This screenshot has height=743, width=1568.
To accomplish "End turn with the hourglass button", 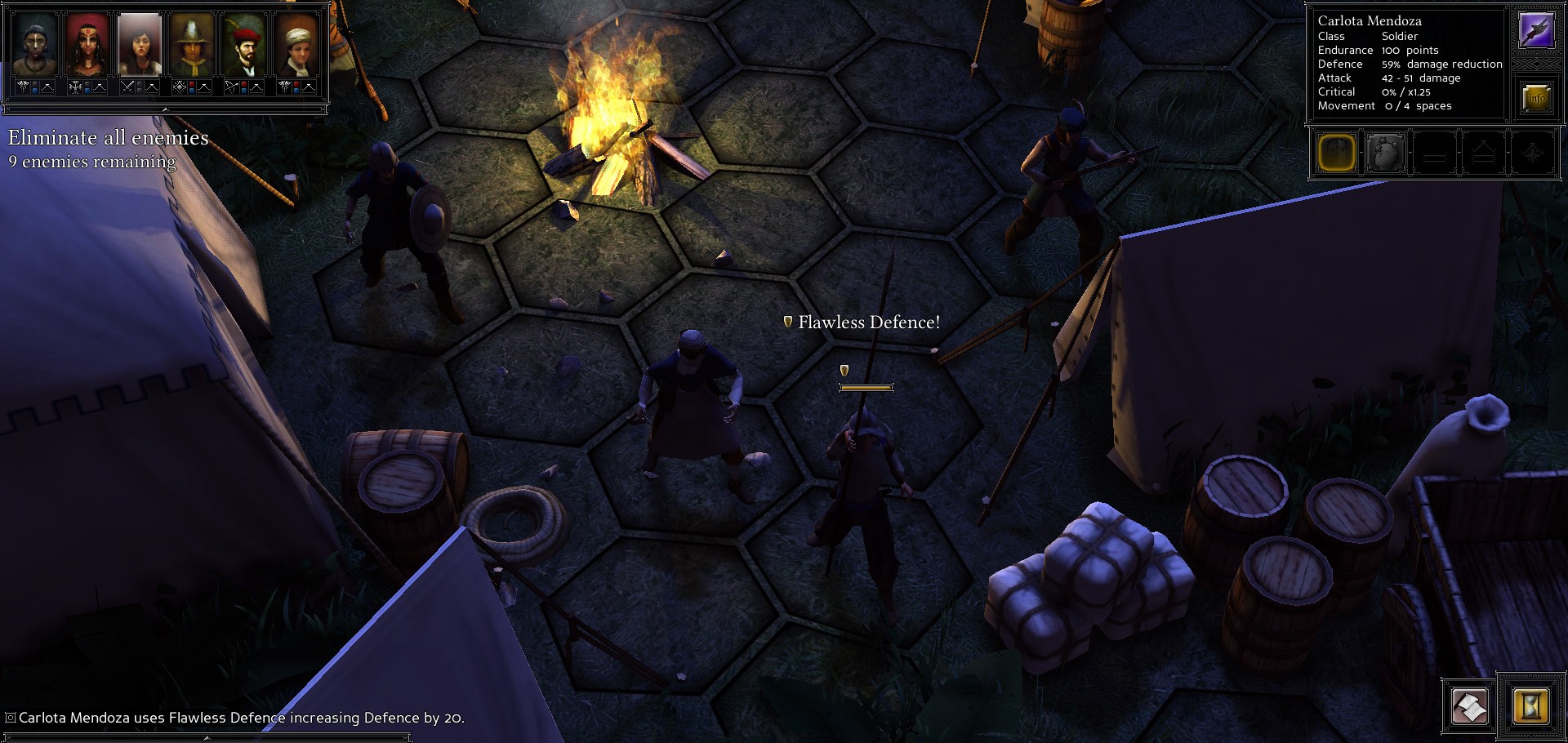I will [x=1530, y=707].
